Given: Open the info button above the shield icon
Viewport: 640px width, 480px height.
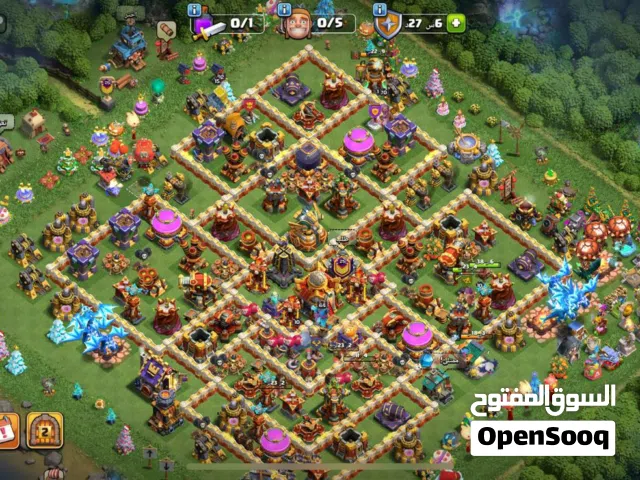Looking at the screenshot, I should [380, 8].
